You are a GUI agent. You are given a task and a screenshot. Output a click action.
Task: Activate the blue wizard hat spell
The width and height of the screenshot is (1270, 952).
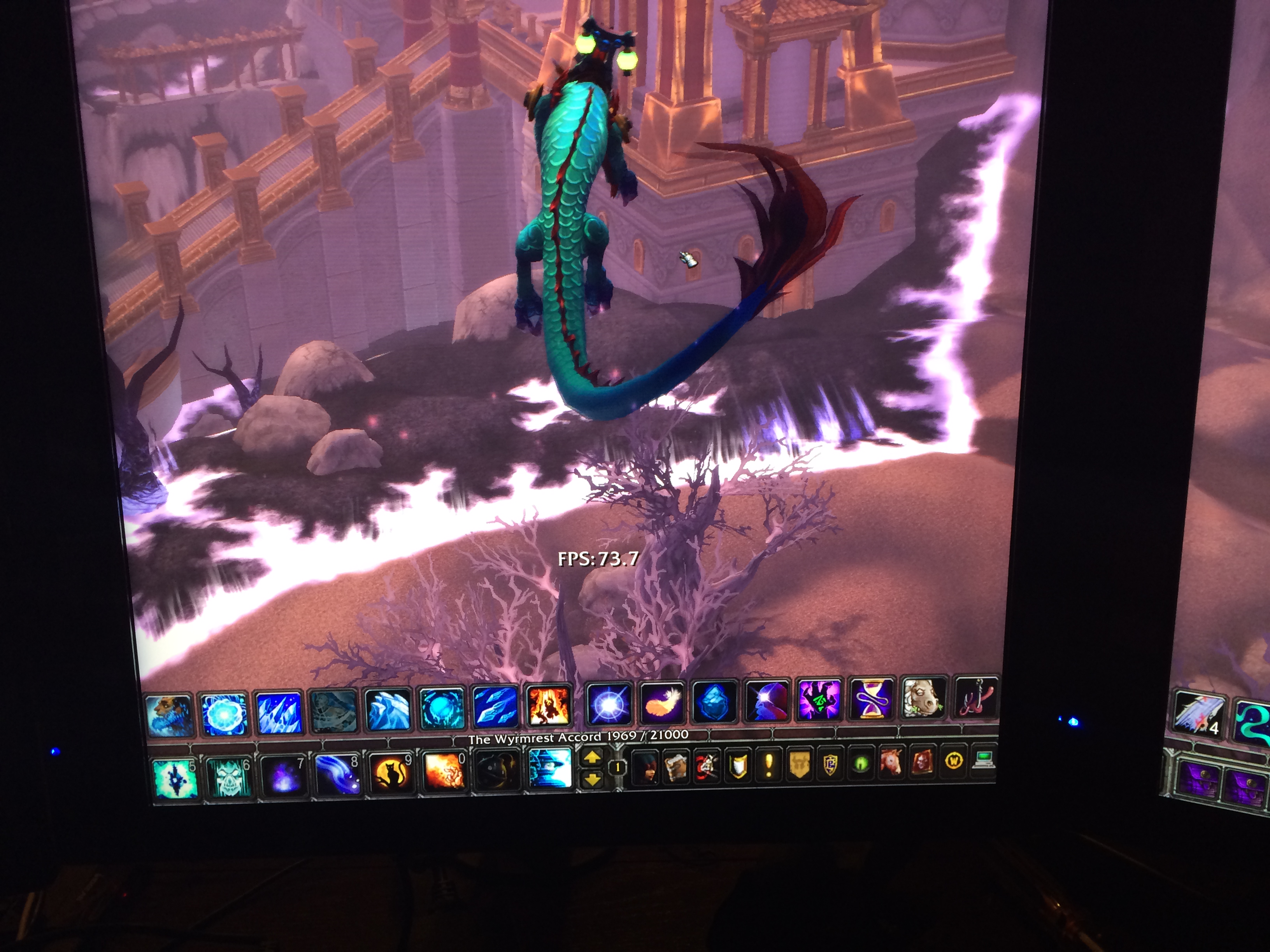(x=549, y=768)
